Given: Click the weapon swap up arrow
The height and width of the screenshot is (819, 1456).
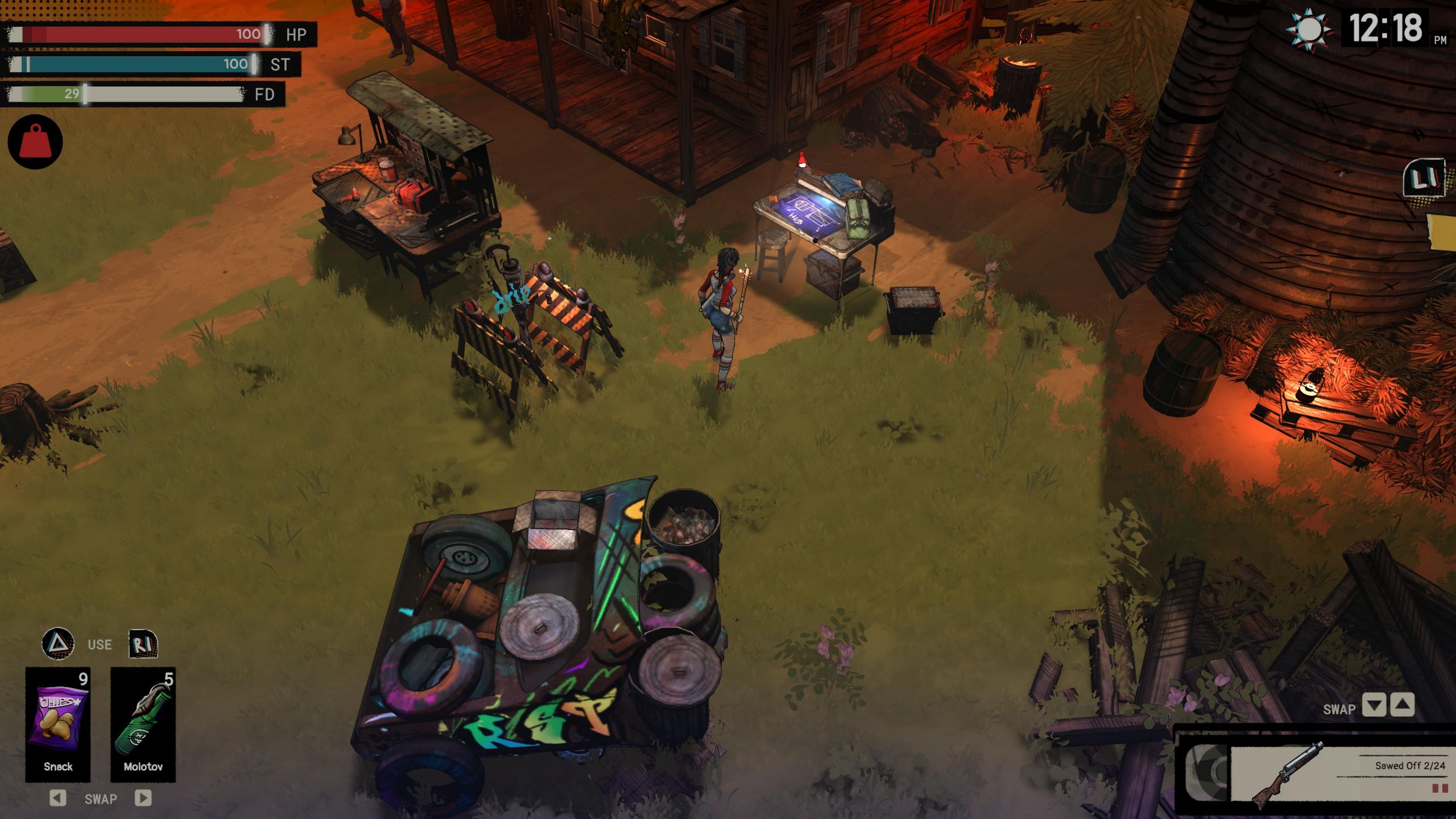Looking at the screenshot, I should [1402, 706].
